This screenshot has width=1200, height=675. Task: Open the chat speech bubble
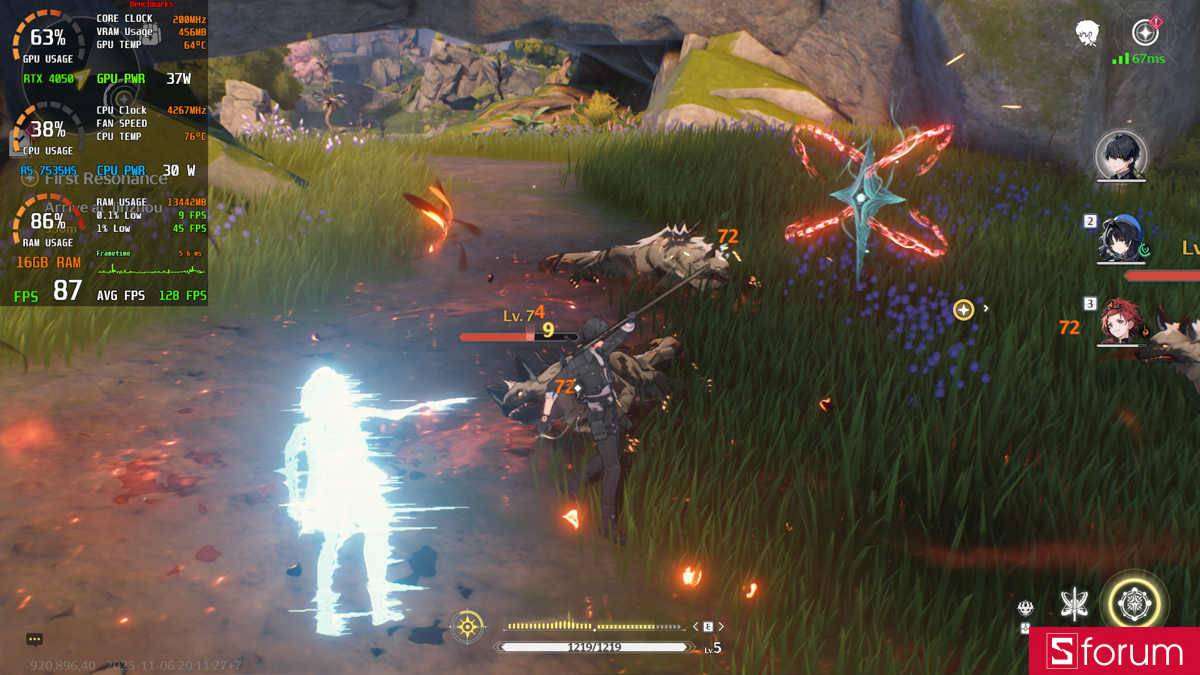[35, 639]
